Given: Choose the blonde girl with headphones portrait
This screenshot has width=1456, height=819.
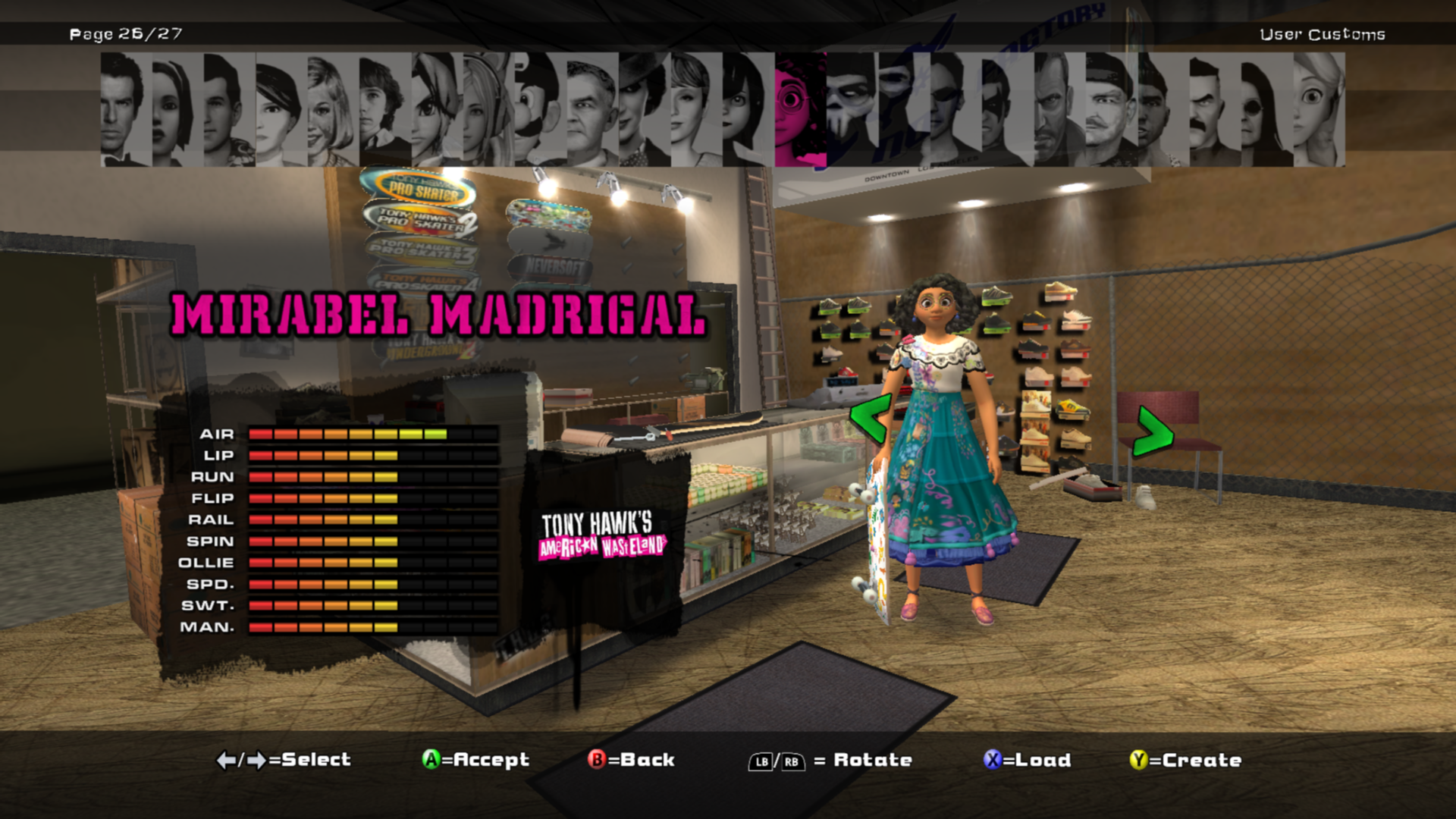Looking at the screenshot, I should click(488, 110).
